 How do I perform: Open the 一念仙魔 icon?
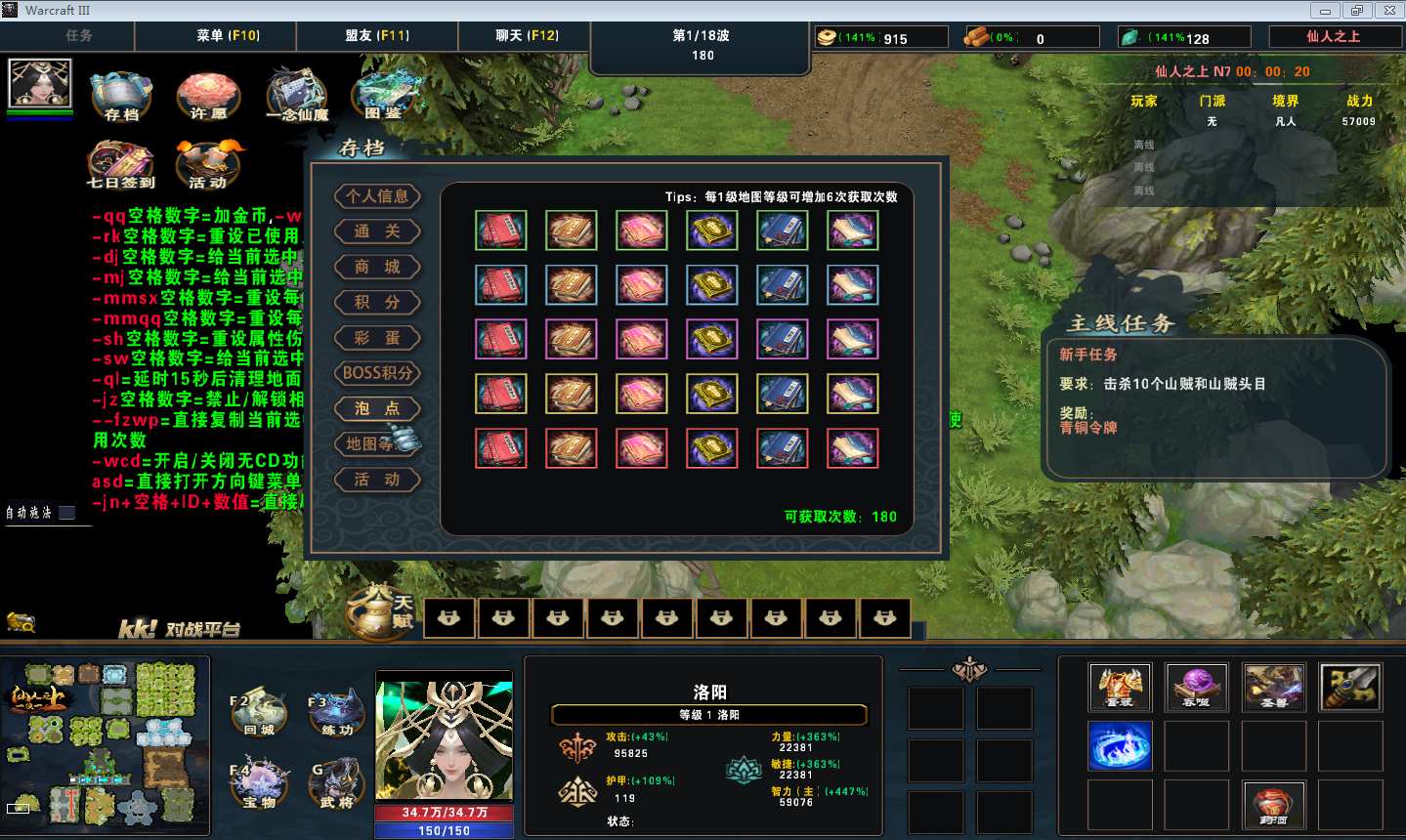coord(297,96)
